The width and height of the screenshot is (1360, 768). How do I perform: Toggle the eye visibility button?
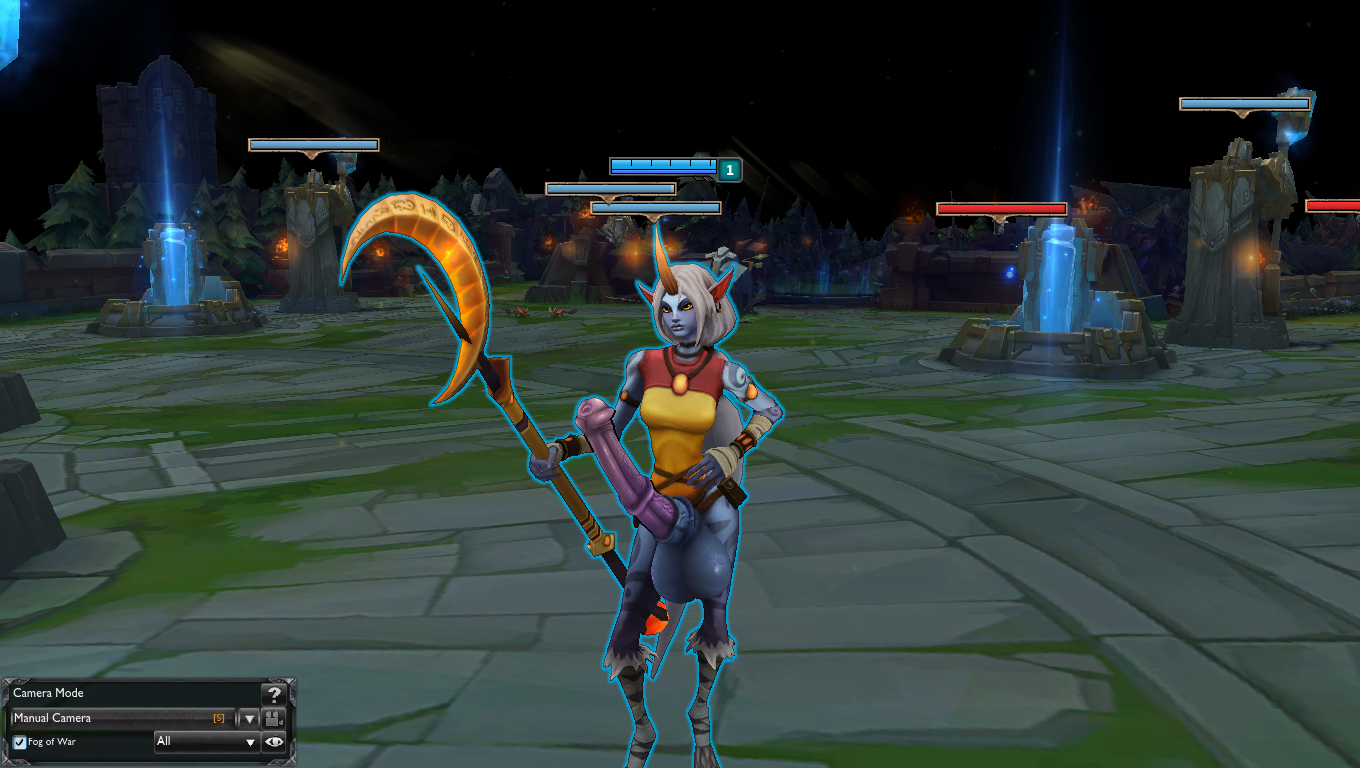(274, 742)
